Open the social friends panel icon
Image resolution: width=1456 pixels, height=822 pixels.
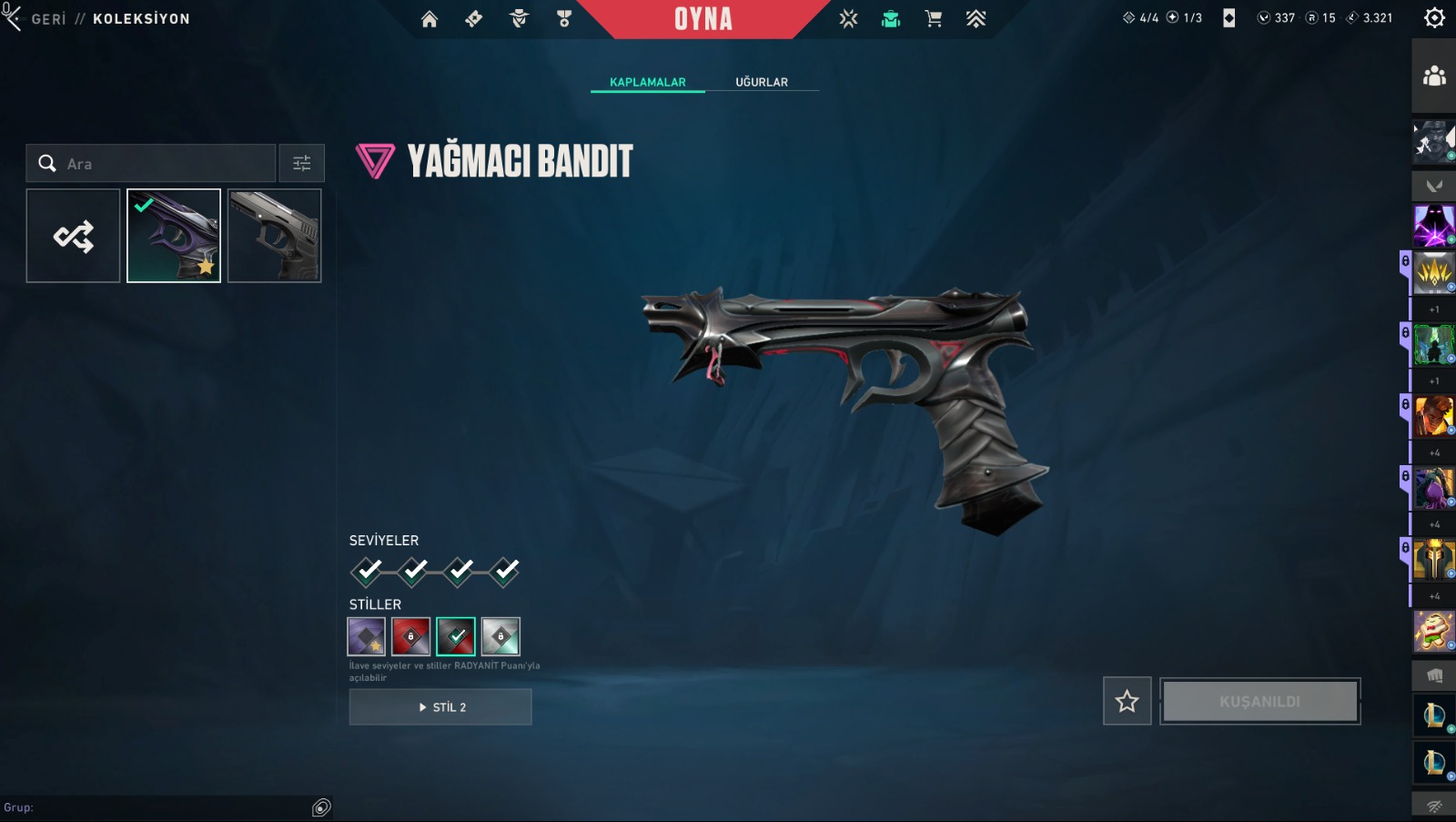click(x=1434, y=76)
